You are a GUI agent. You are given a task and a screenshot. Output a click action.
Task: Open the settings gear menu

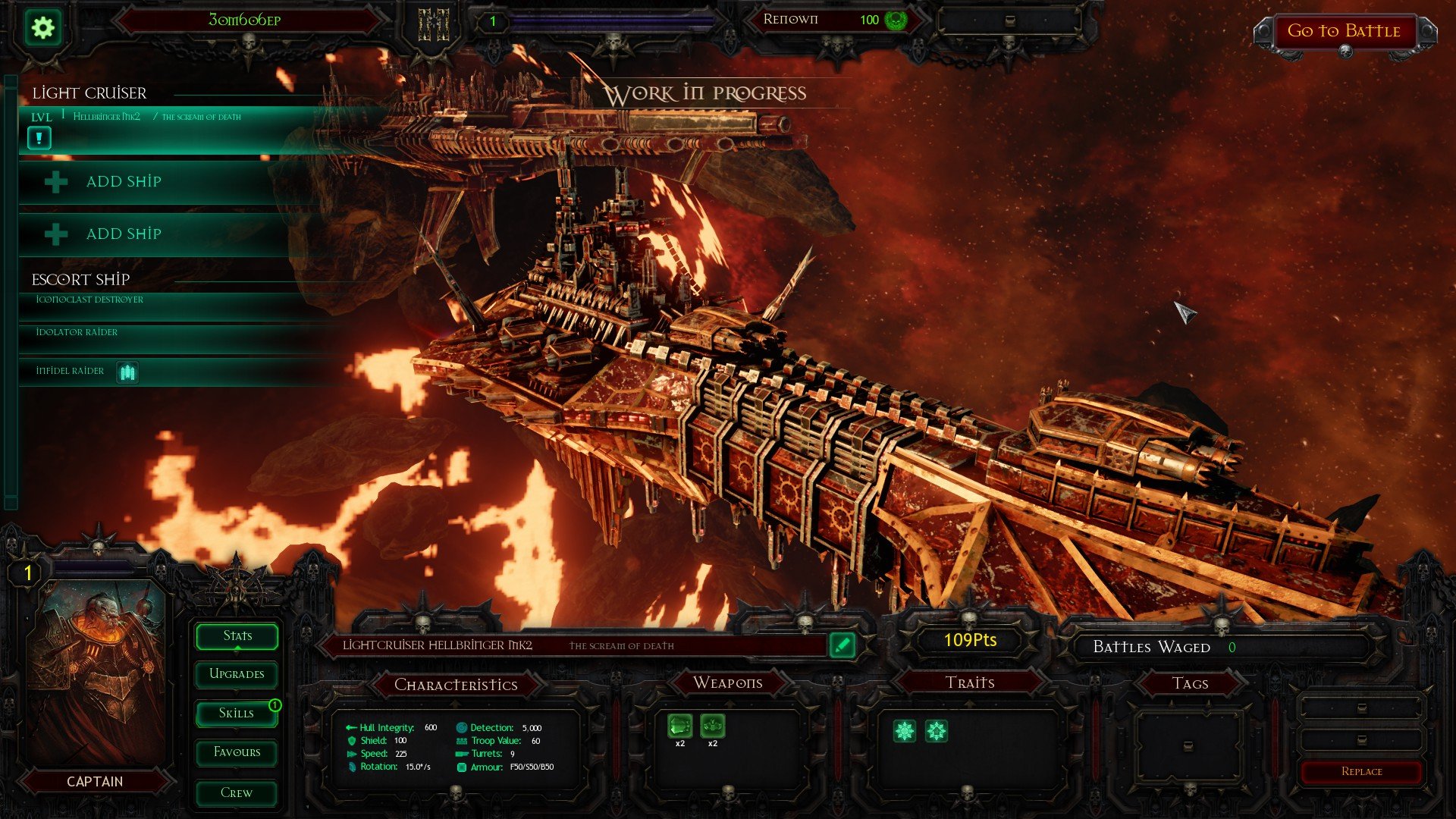click(43, 27)
